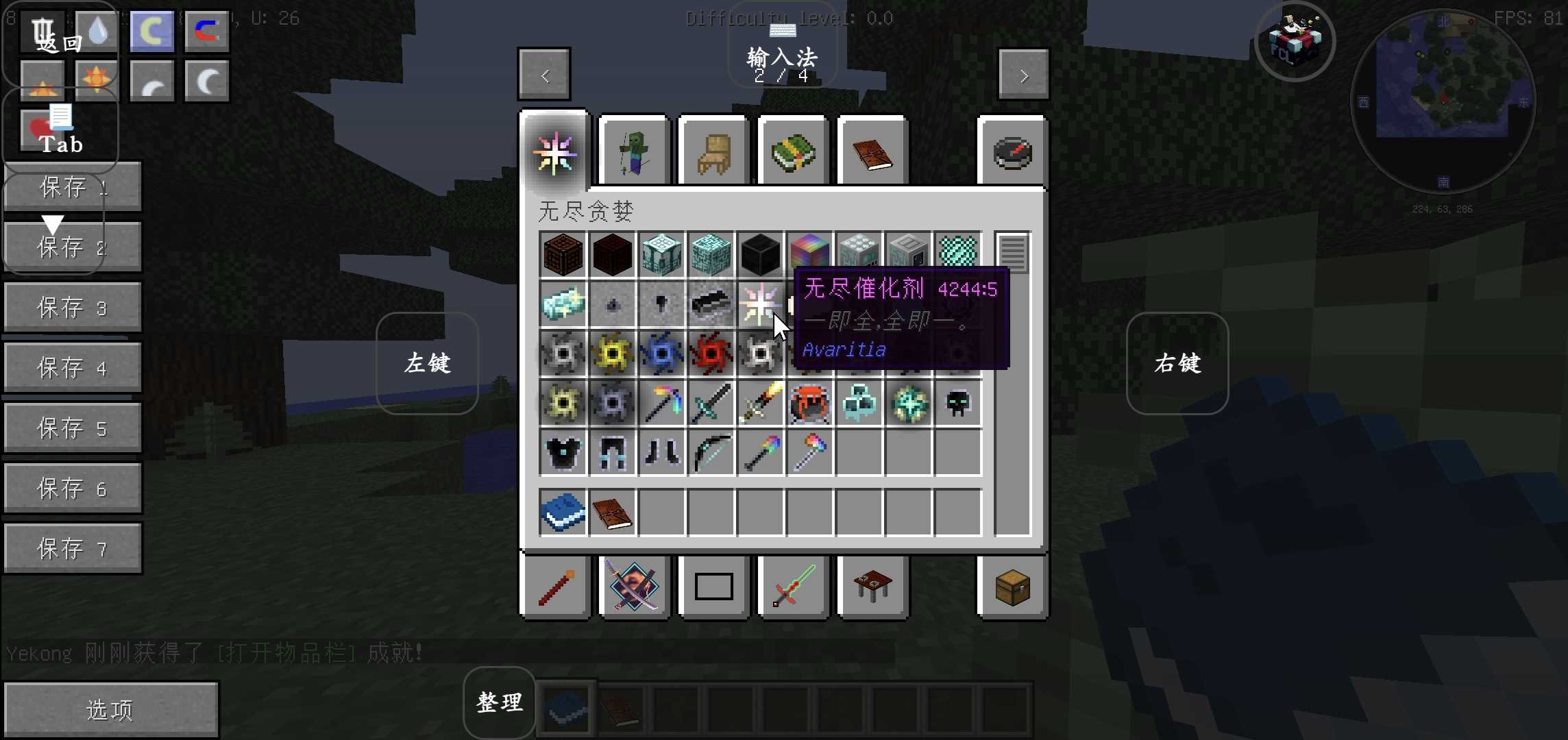Open the 选项 options button

[111, 709]
